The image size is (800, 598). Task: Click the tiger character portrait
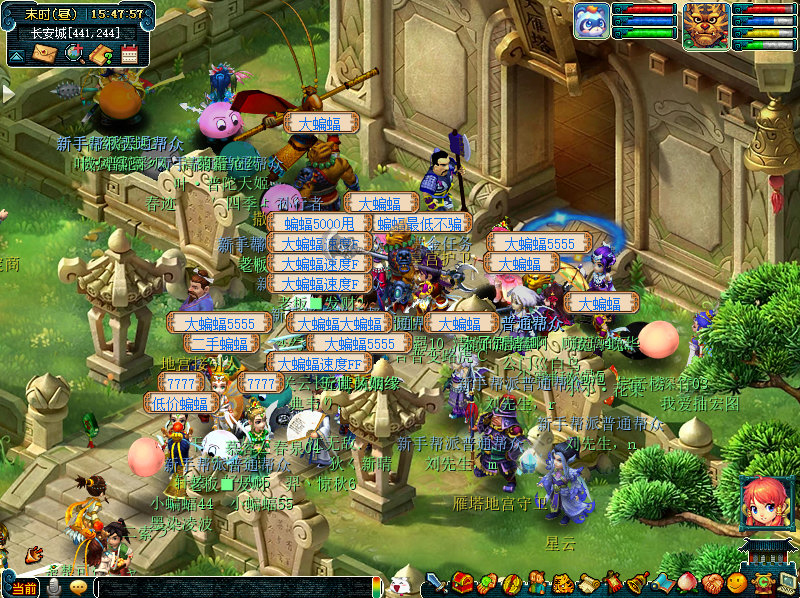tap(706, 22)
